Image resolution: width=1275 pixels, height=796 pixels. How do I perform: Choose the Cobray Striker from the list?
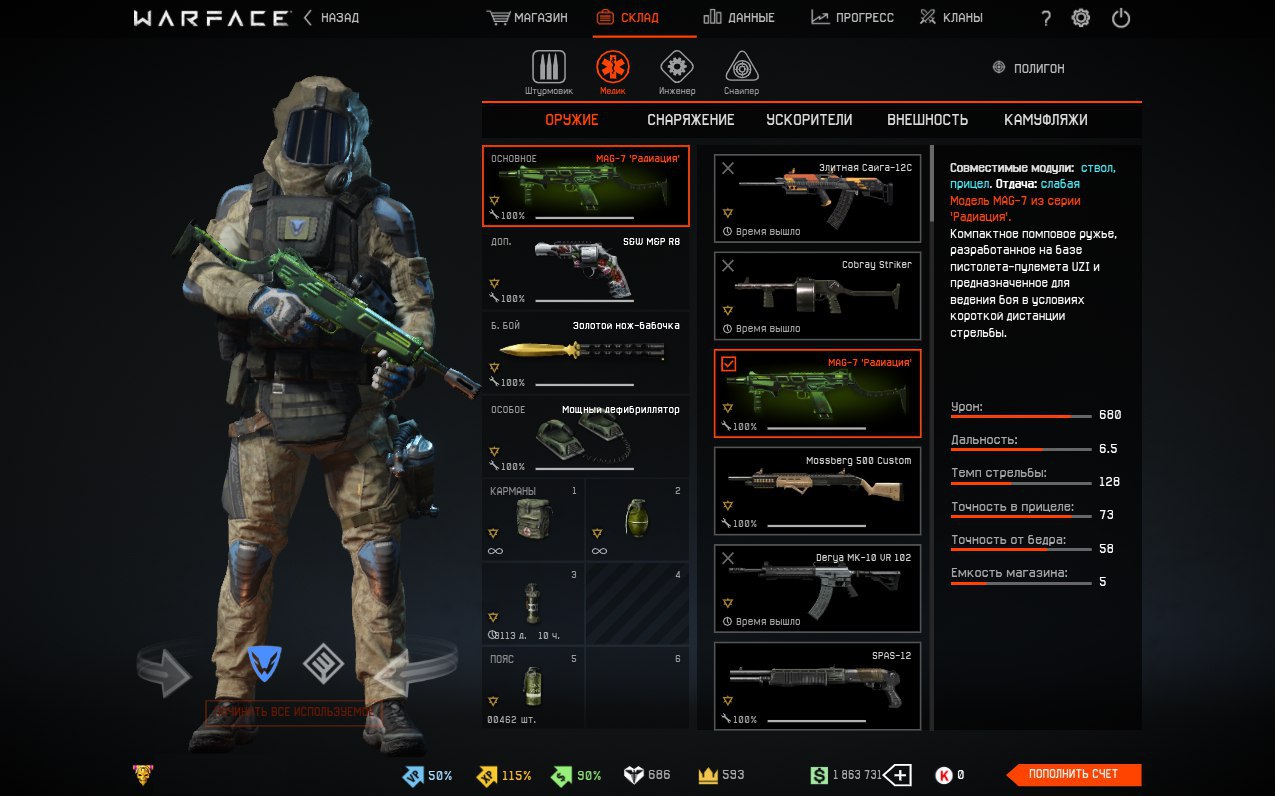click(x=817, y=296)
